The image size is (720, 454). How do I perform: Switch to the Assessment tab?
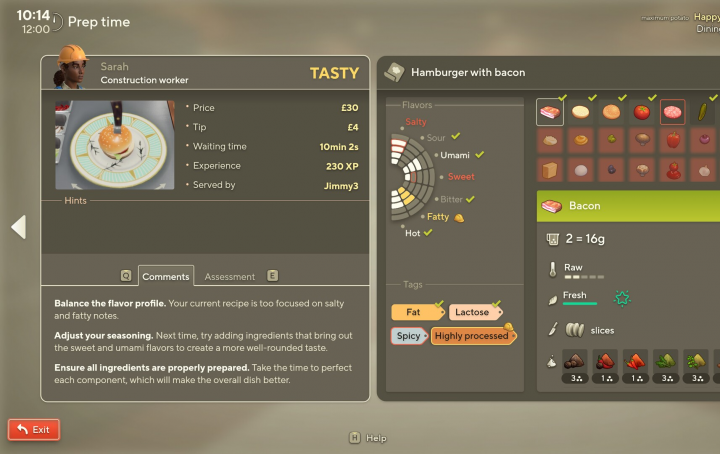[x=230, y=276]
